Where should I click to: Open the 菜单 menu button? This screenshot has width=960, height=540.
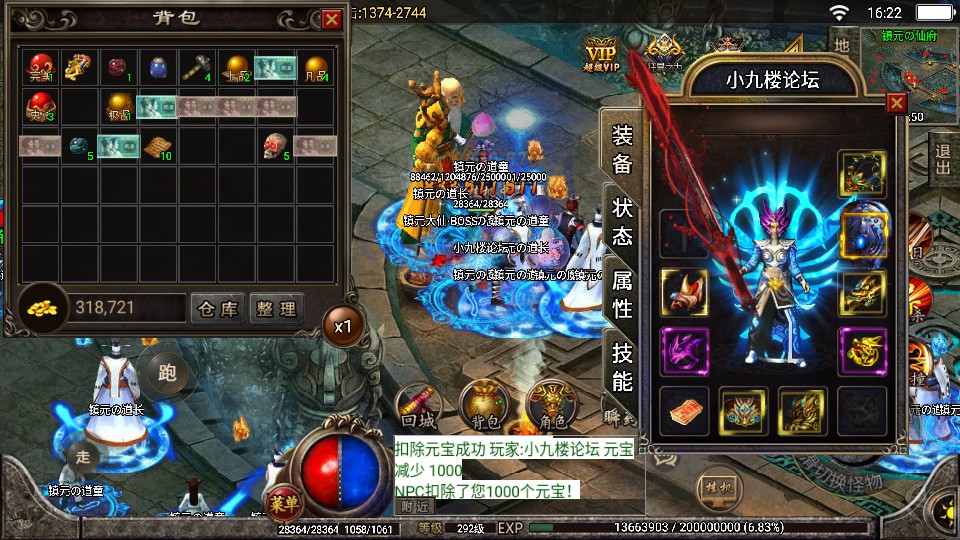point(284,501)
